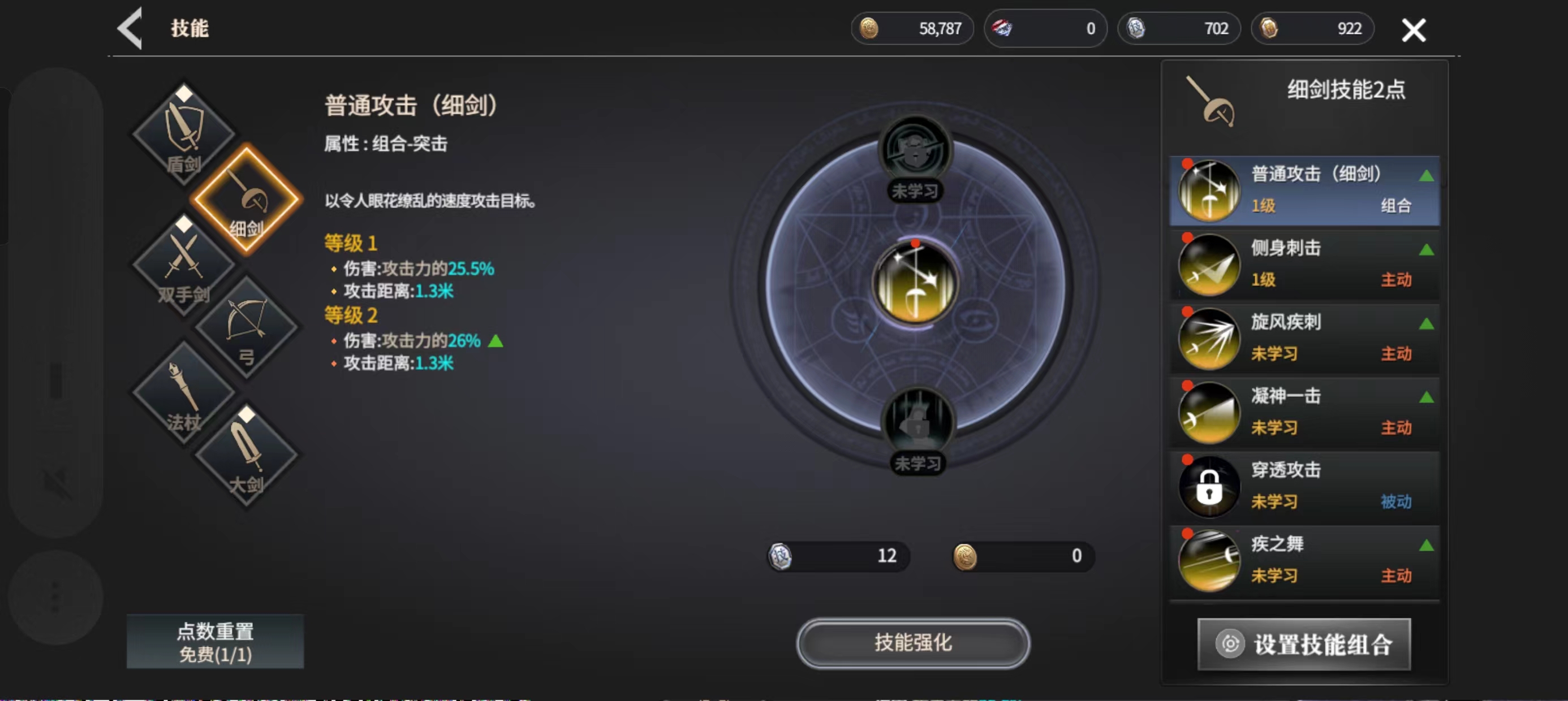1568x701 pixels.
Task: Pick the 凝神一击 skill row
Action: click(1304, 413)
